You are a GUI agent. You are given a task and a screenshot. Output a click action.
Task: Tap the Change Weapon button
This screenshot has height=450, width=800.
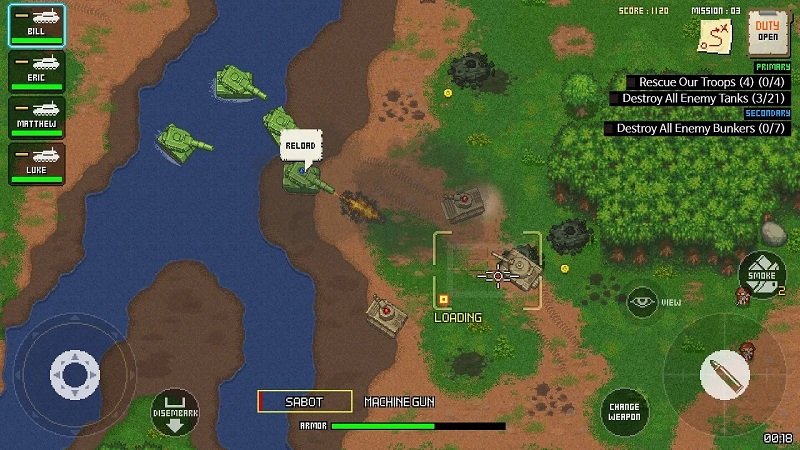tap(625, 410)
